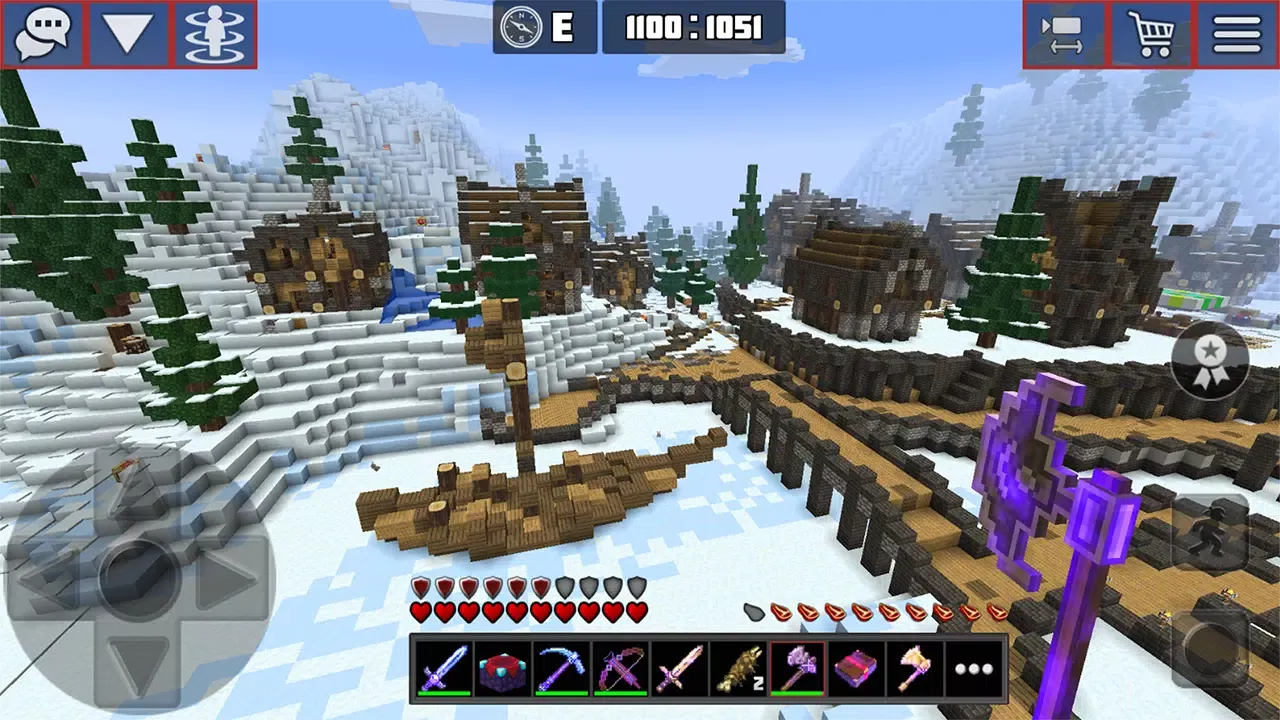Toggle crouch with the down arrow button
This screenshot has height=720, width=1280.
tap(126, 33)
